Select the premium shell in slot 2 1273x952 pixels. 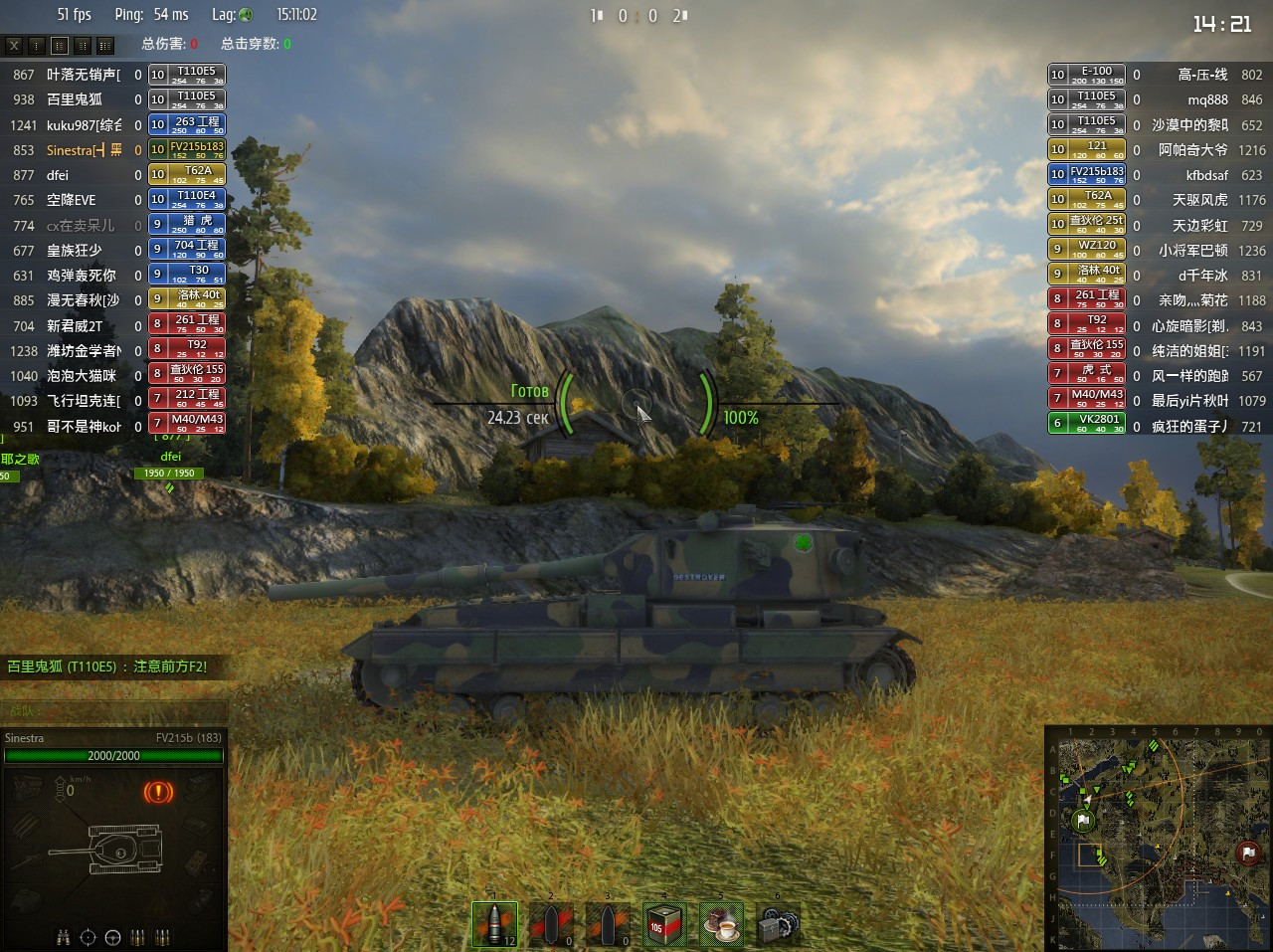pyautogui.click(x=550, y=923)
